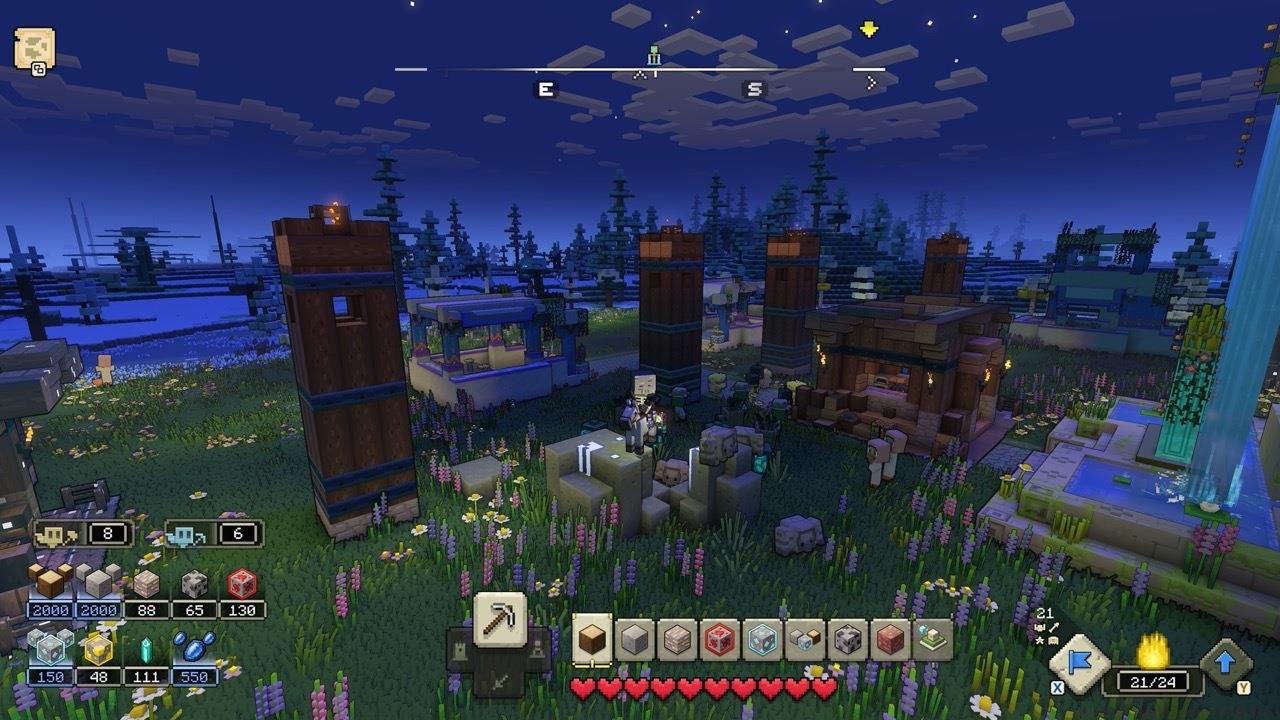Click the blue upward arrow button near Y

pyautogui.click(x=1224, y=661)
